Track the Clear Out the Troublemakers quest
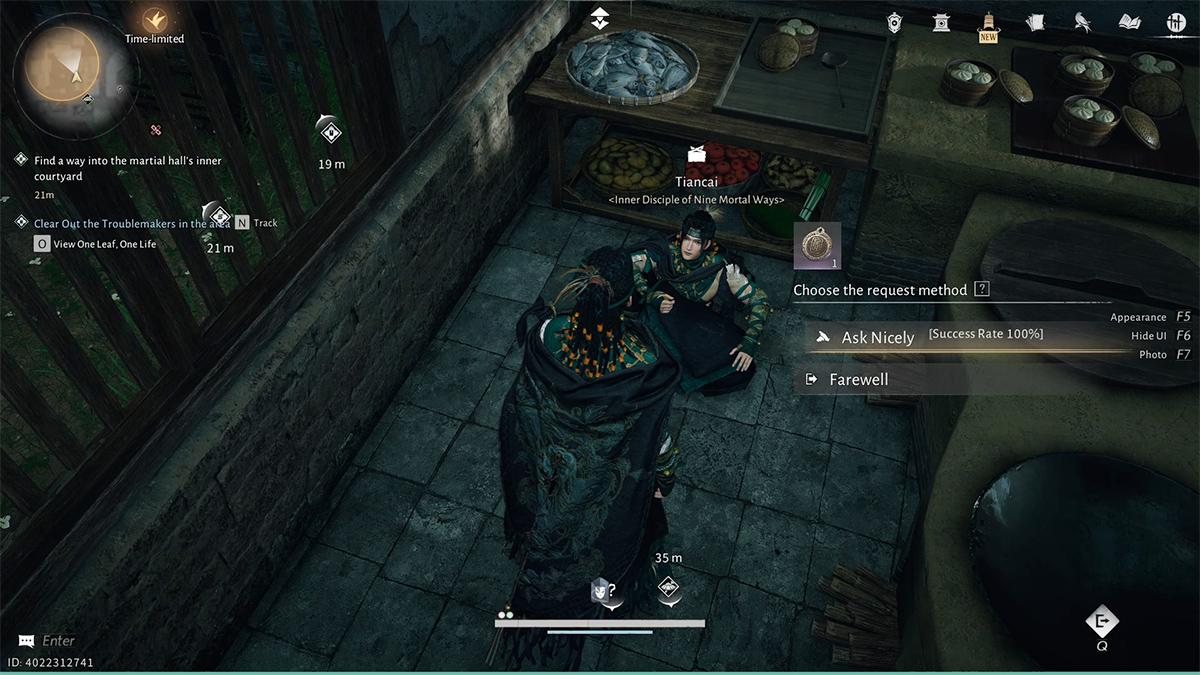The width and height of the screenshot is (1200, 675). click(x=242, y=223)
